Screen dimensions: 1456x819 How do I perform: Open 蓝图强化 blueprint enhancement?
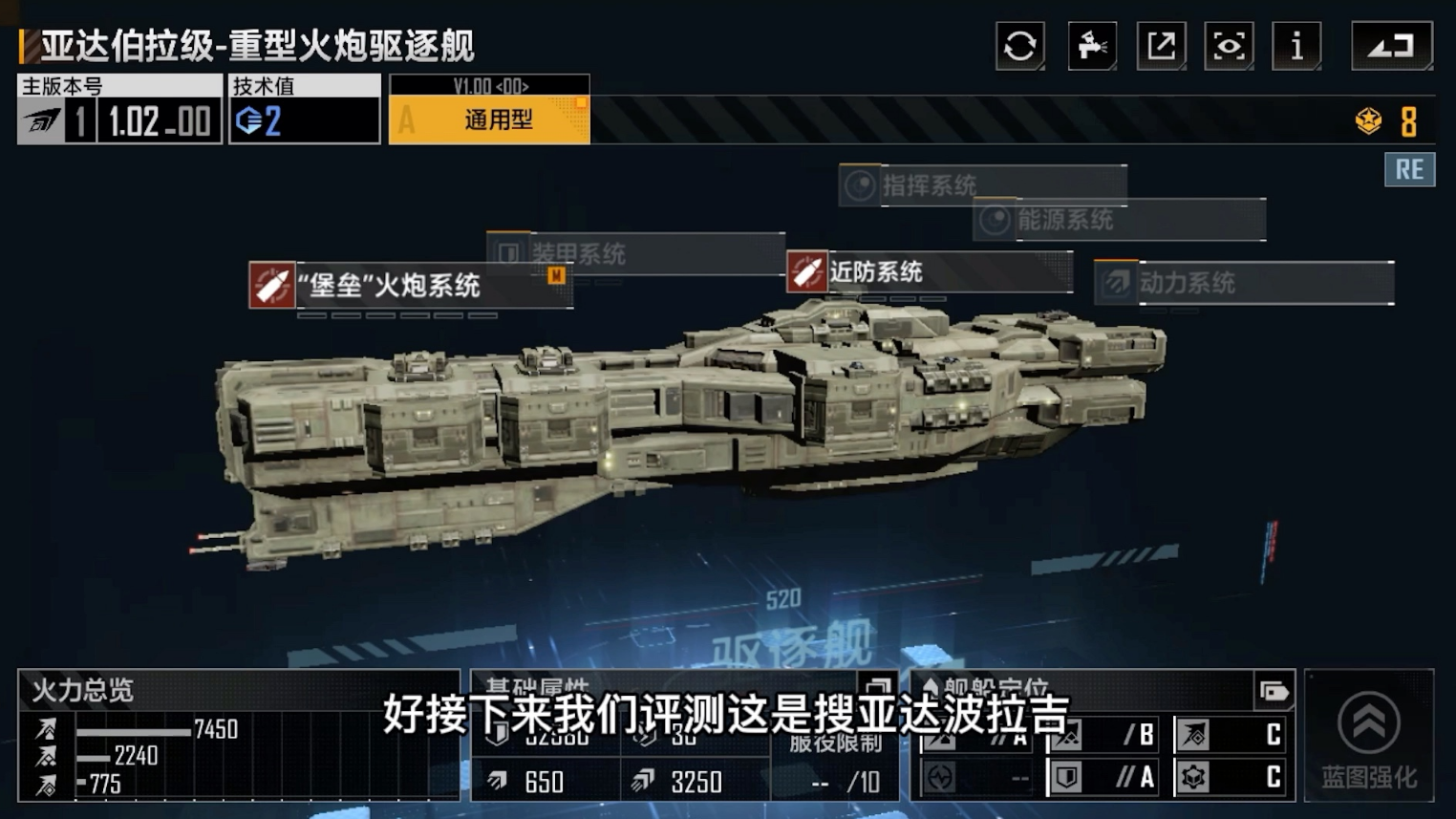pyautogui.click(x=1368, y=736)
